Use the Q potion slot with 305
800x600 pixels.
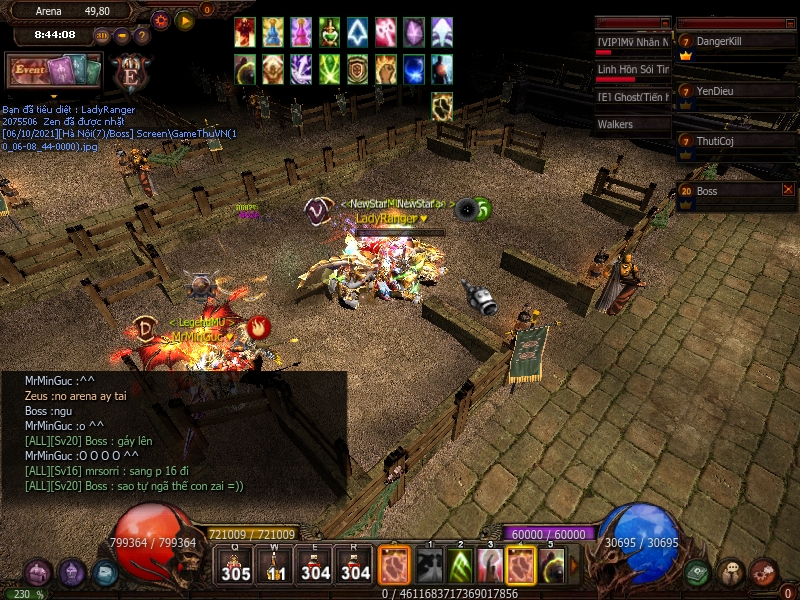(237, 565)
